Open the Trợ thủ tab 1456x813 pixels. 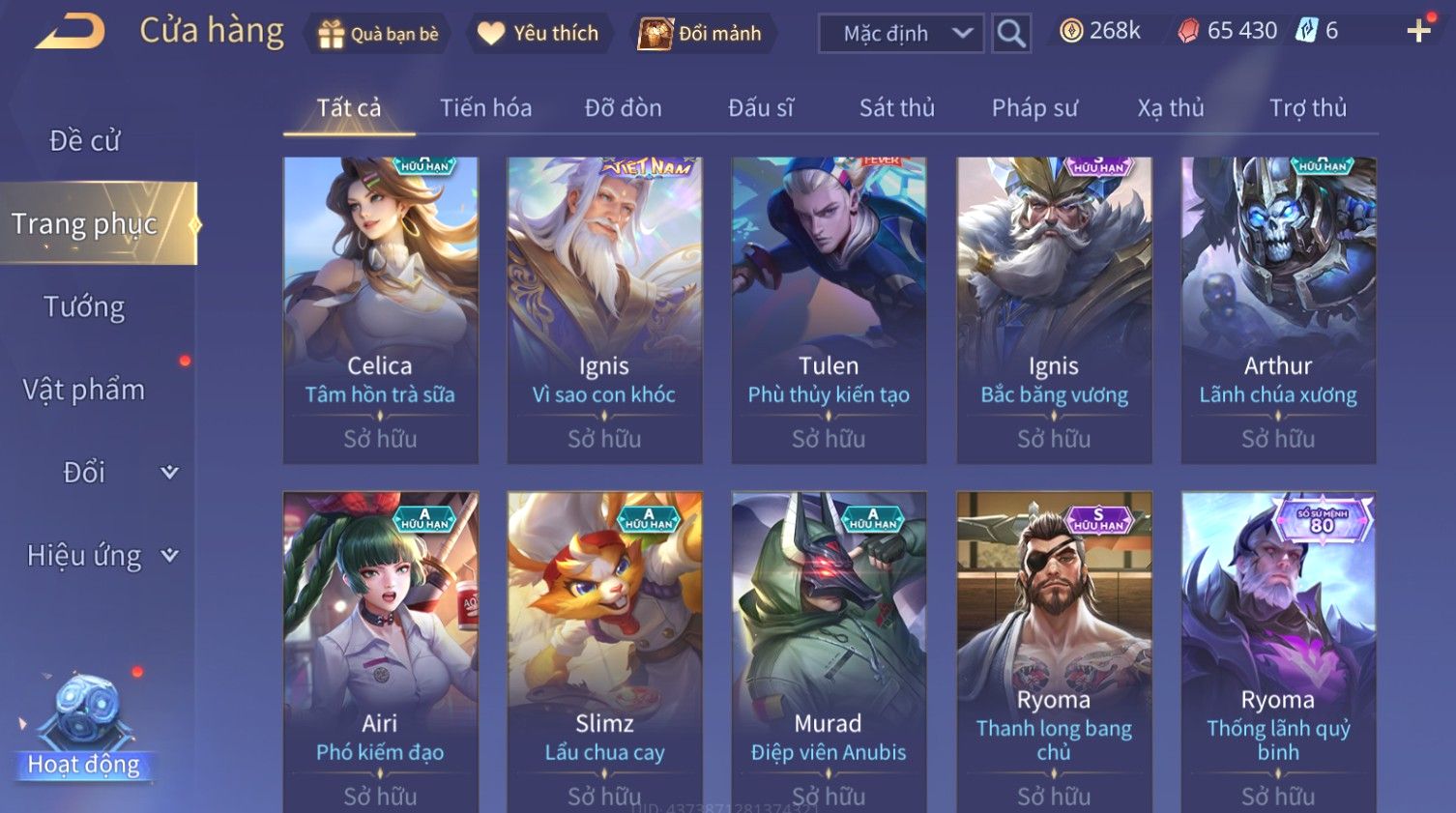tap(1307, 108)
